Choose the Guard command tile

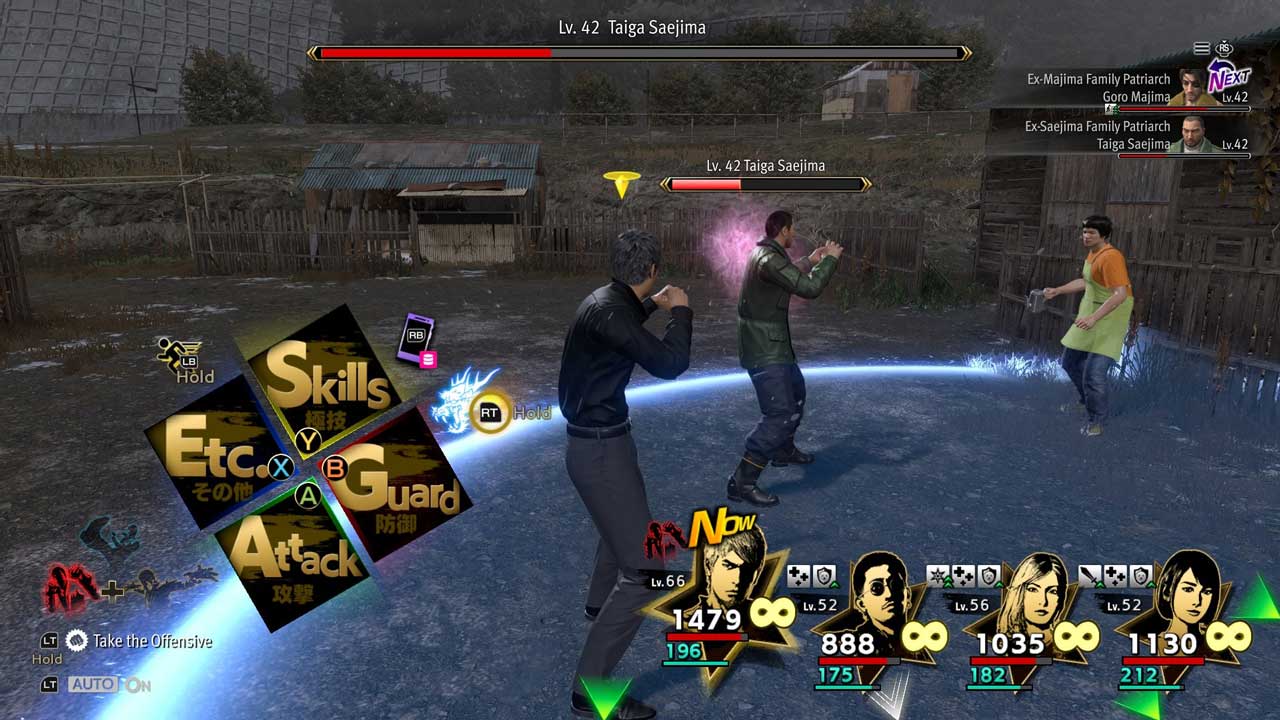(393, 487)
